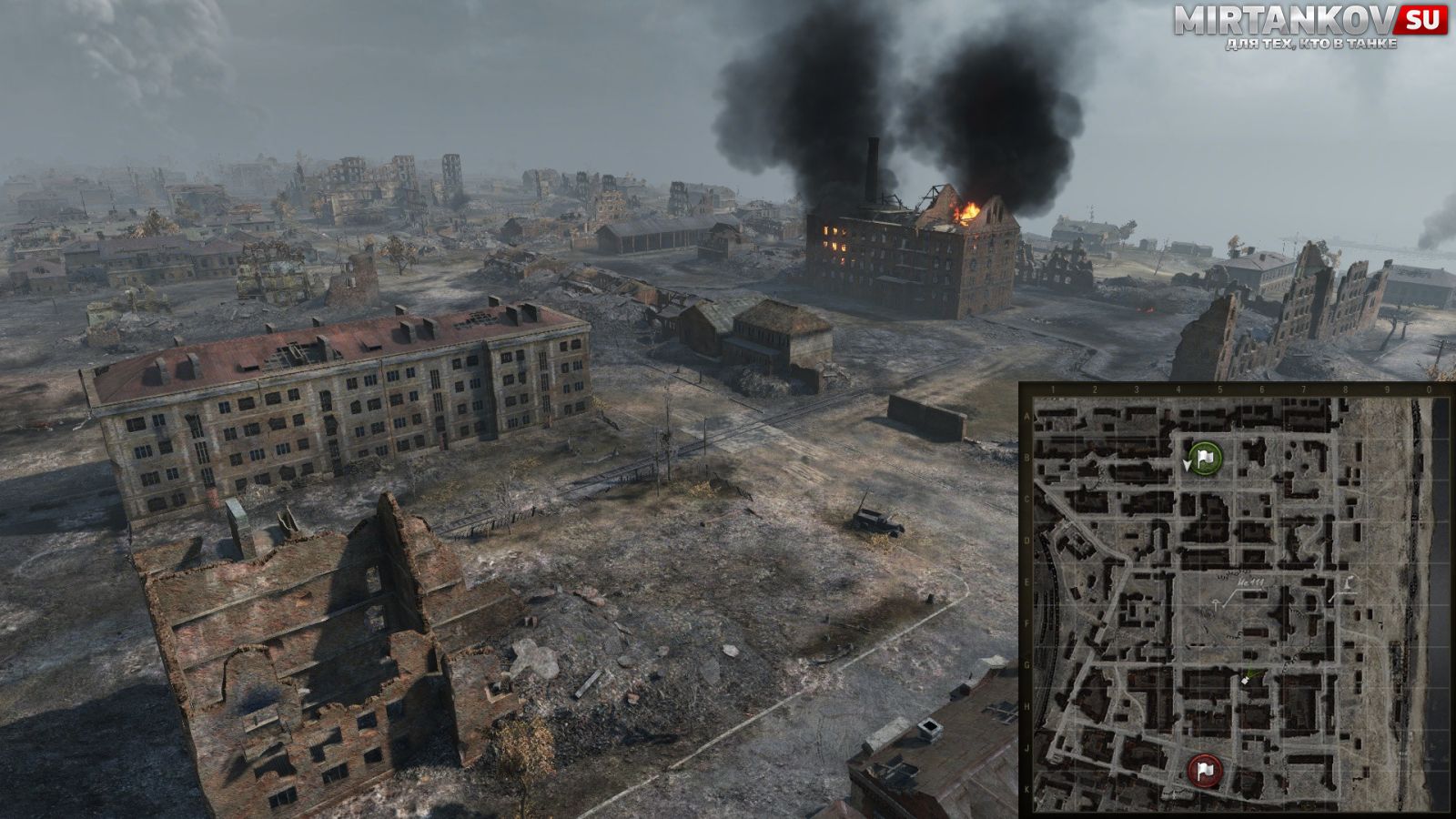
Task: Click the red enemy base flag marker
Action: 1205,771
